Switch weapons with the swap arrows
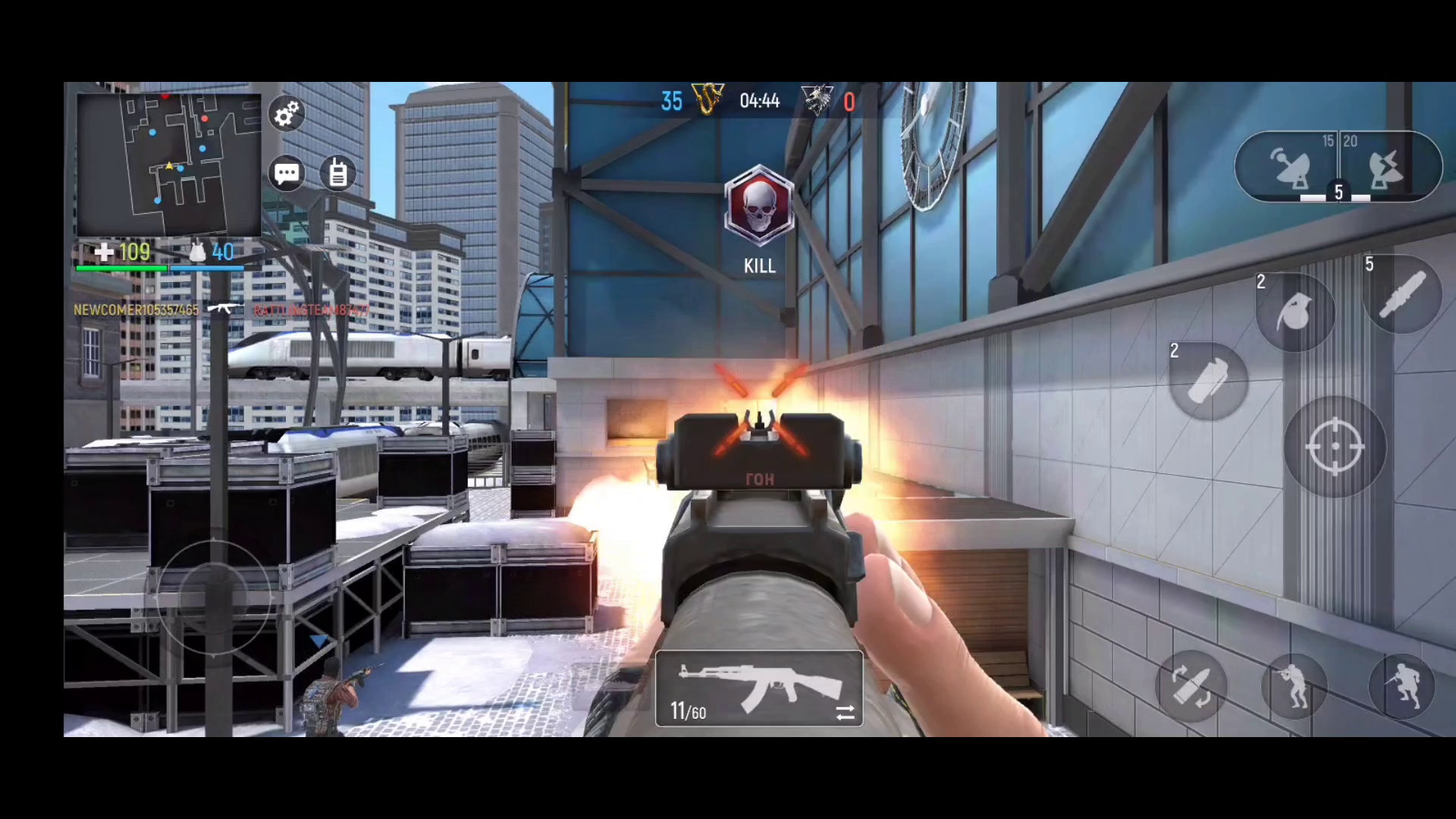This screenshot has height=819, width=1456. pos(845,713)
